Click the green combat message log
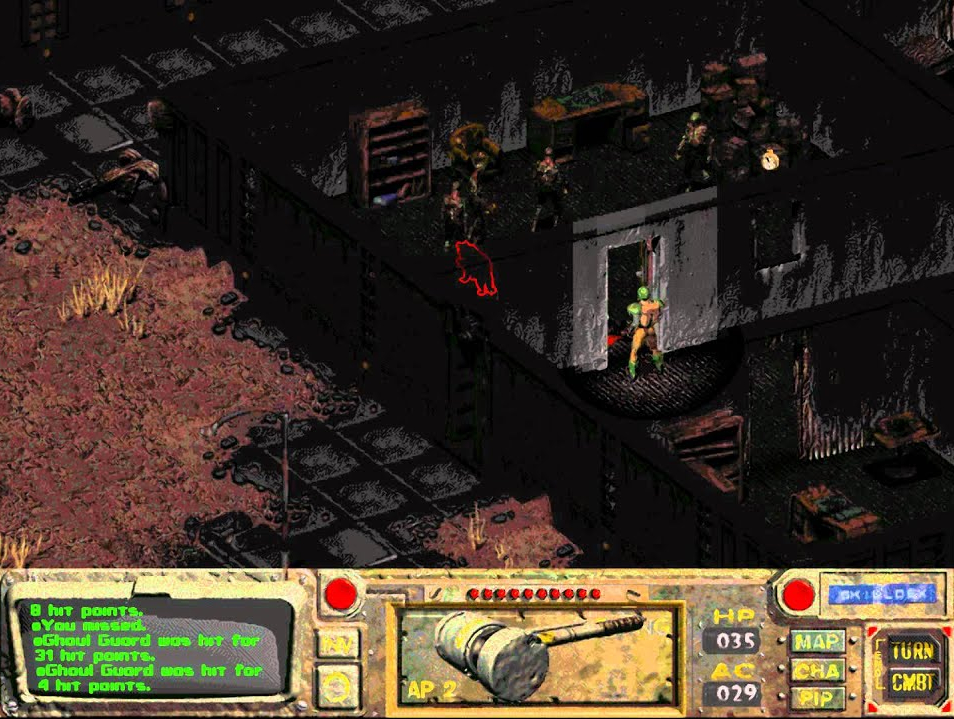Image resolution: width=954 pixels, height=719 pixels. pos(150,647)
